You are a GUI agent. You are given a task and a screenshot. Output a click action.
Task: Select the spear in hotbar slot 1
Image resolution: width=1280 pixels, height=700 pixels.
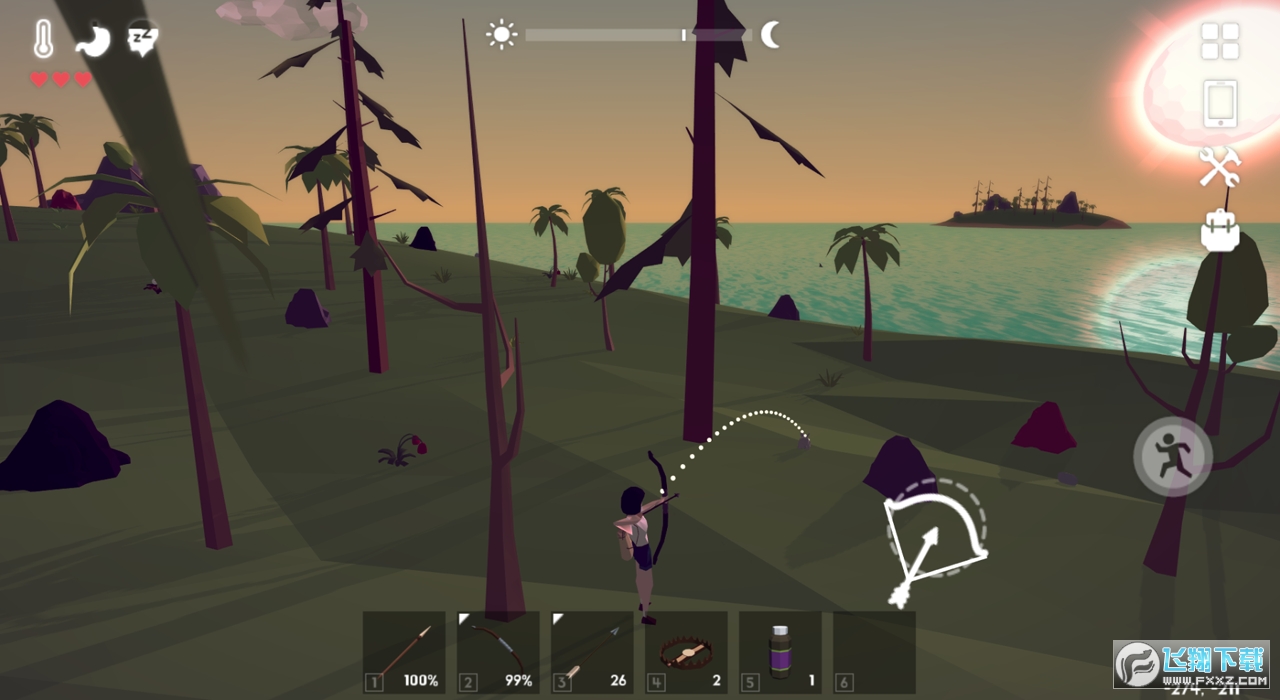tap(404, 652)
